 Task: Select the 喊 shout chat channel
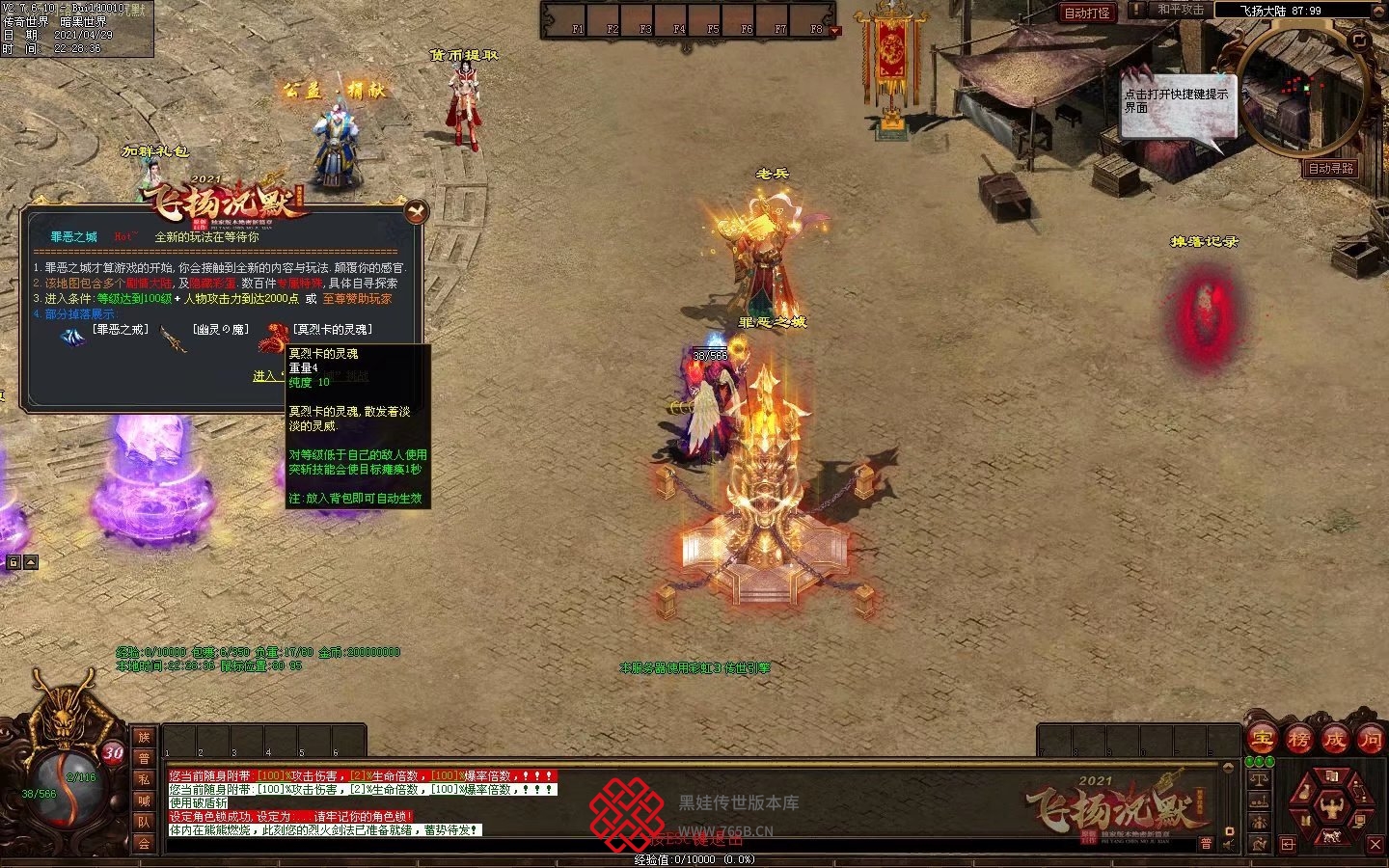click(x=144, y=801)
